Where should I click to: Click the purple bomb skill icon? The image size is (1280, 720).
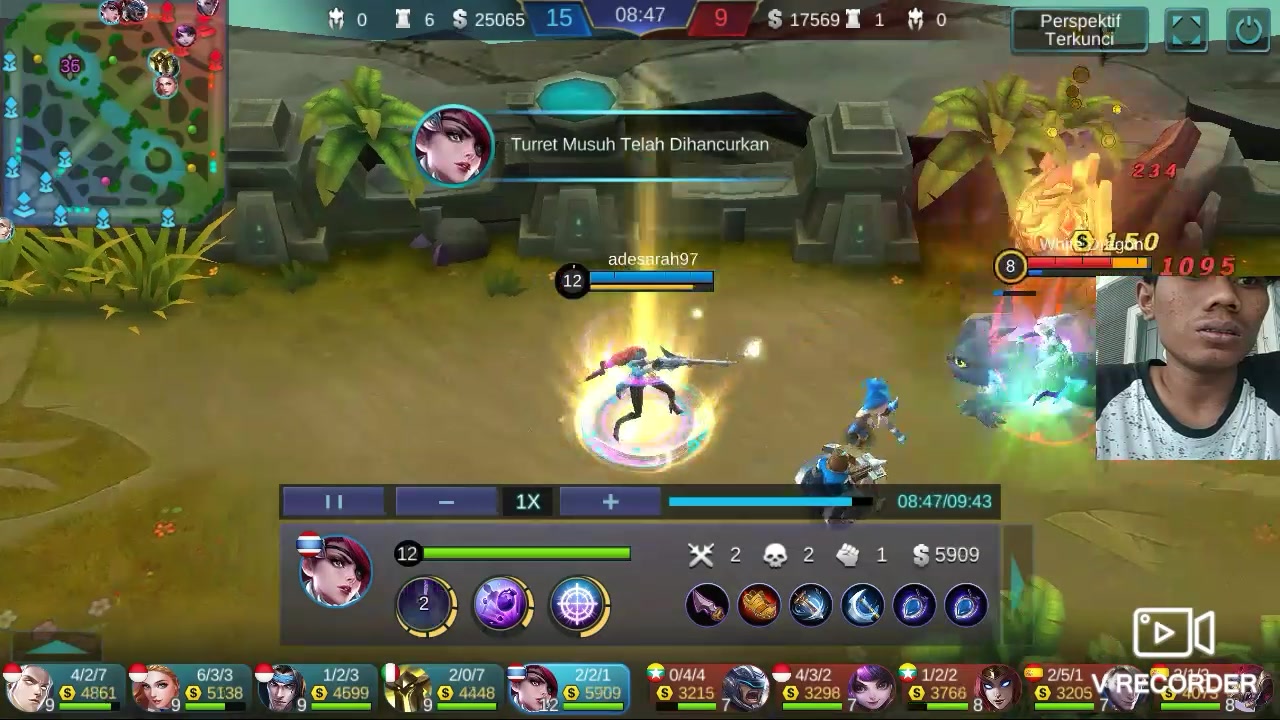click(501, 605)
